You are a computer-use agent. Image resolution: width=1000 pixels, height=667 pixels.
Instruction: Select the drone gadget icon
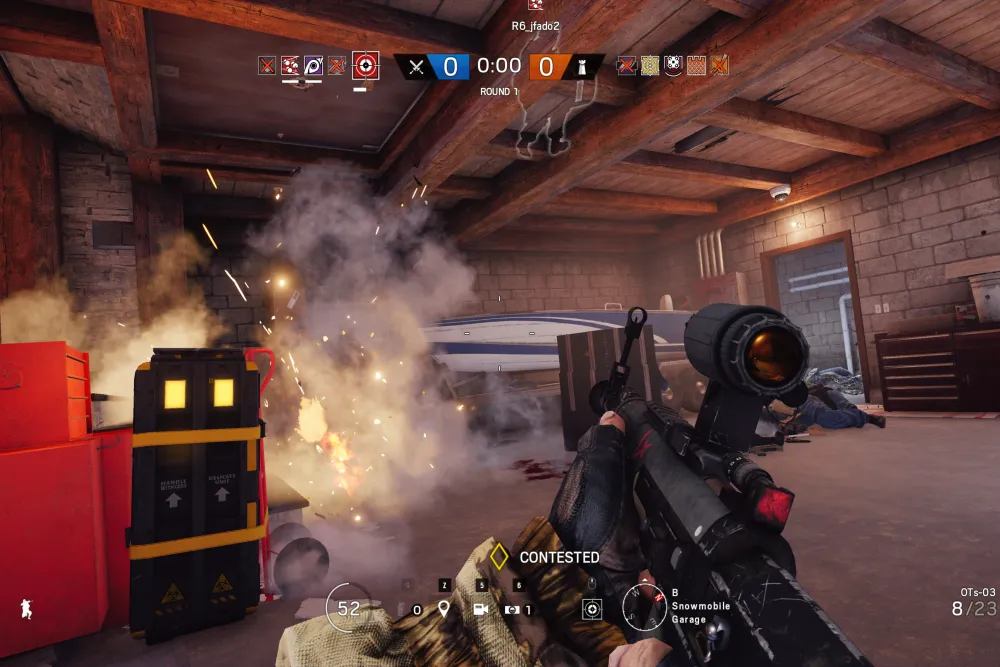(x=514, y=609)
